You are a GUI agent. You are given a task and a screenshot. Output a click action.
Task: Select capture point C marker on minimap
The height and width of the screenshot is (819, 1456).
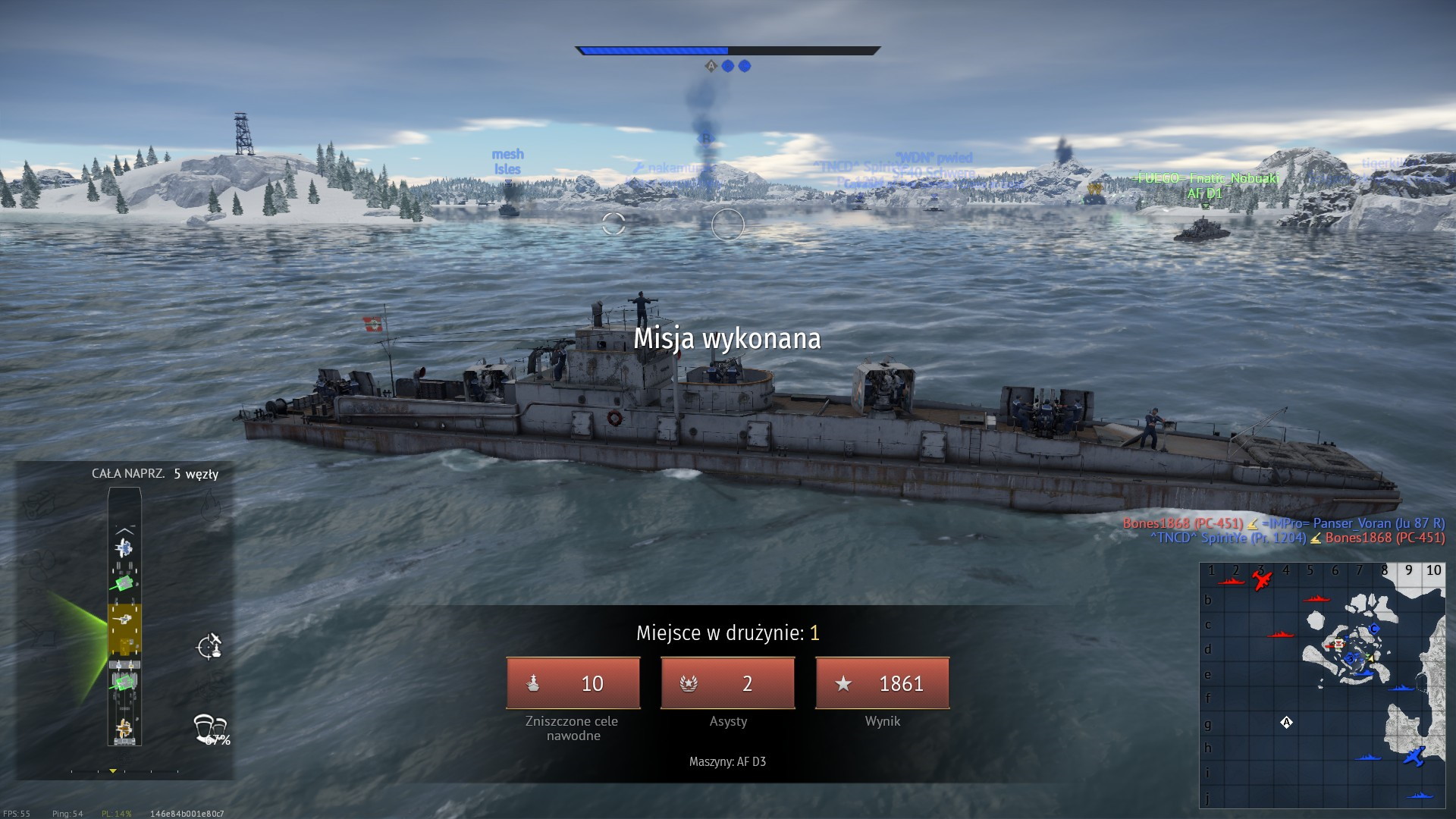click(x=1373, y=629)
